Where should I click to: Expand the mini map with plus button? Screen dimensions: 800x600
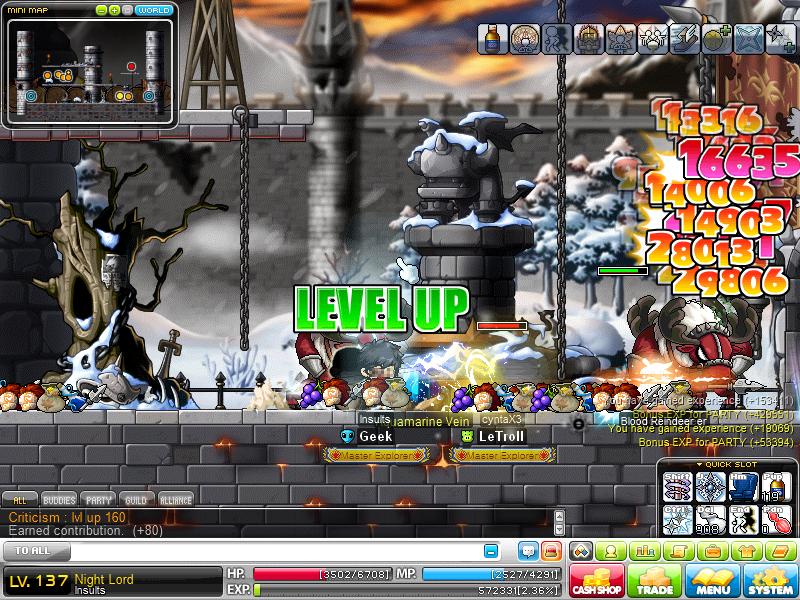(115, 10)
